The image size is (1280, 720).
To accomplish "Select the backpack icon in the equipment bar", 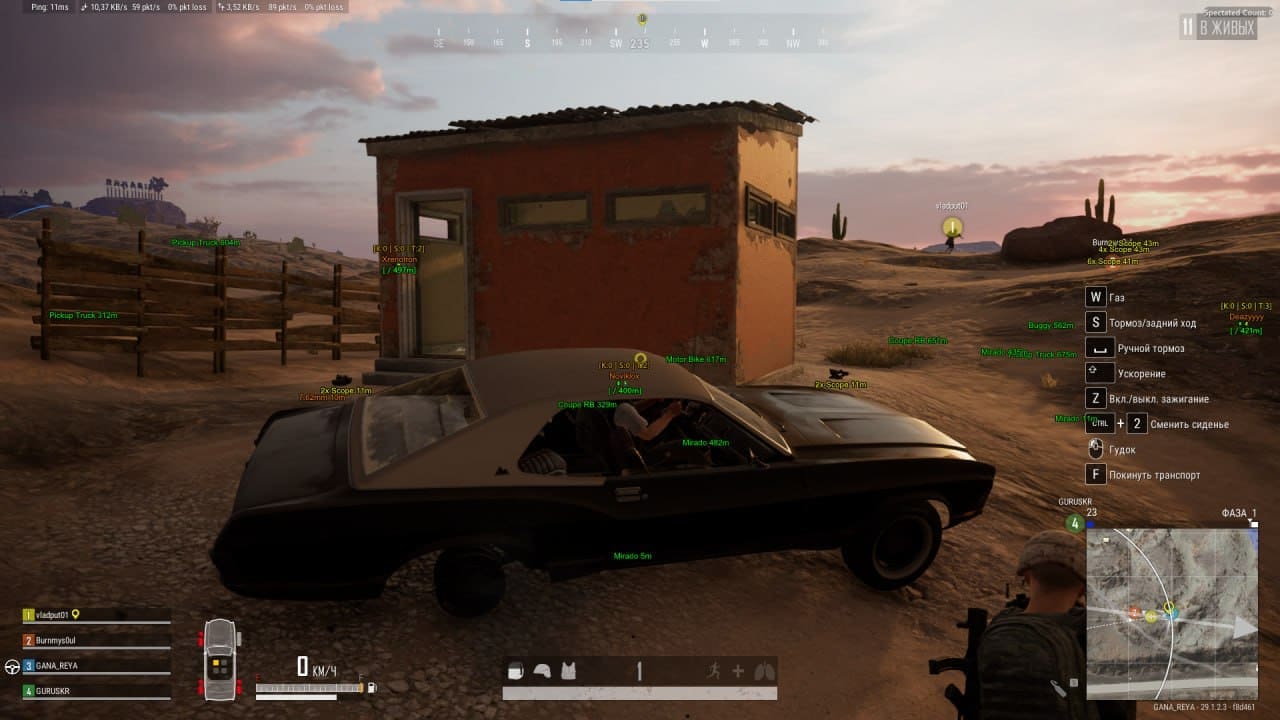I will click(515, 671).
